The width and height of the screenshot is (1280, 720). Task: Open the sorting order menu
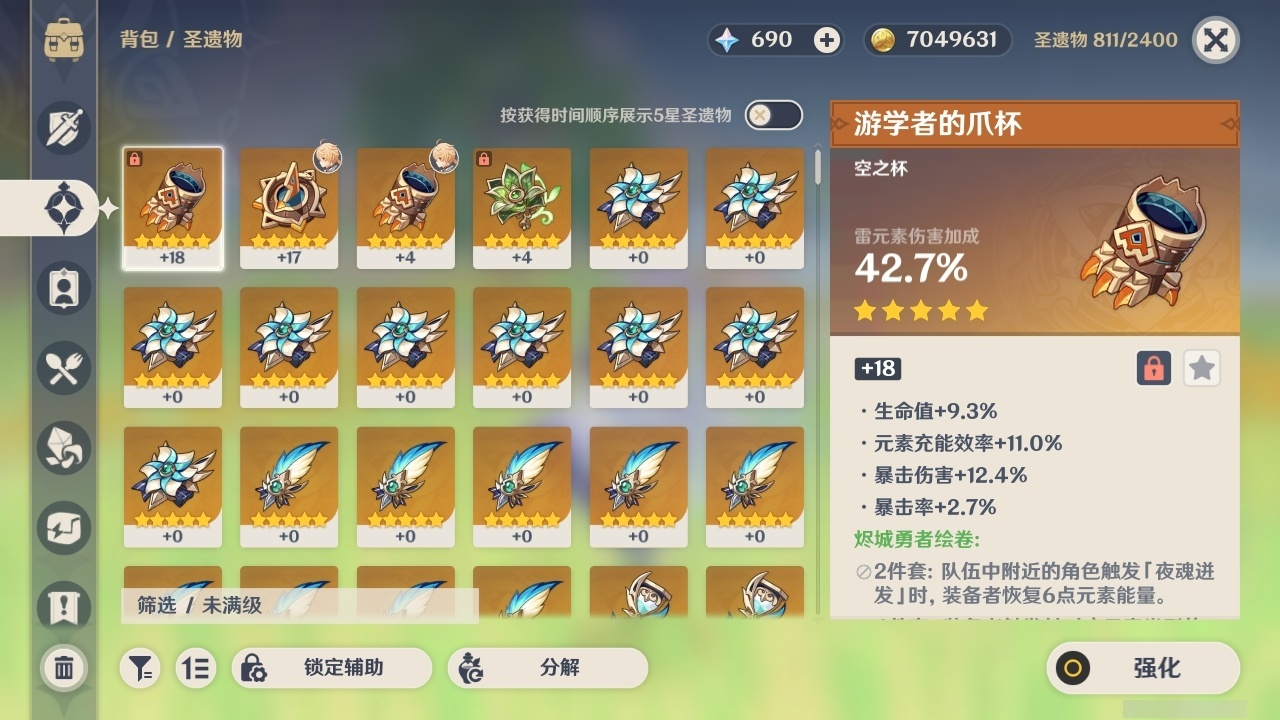tap(196, 669)
